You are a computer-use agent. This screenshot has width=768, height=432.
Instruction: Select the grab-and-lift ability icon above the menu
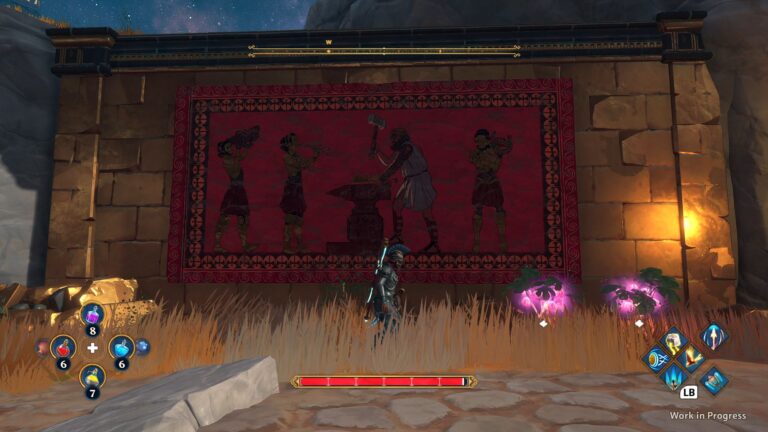pos(714,380)
